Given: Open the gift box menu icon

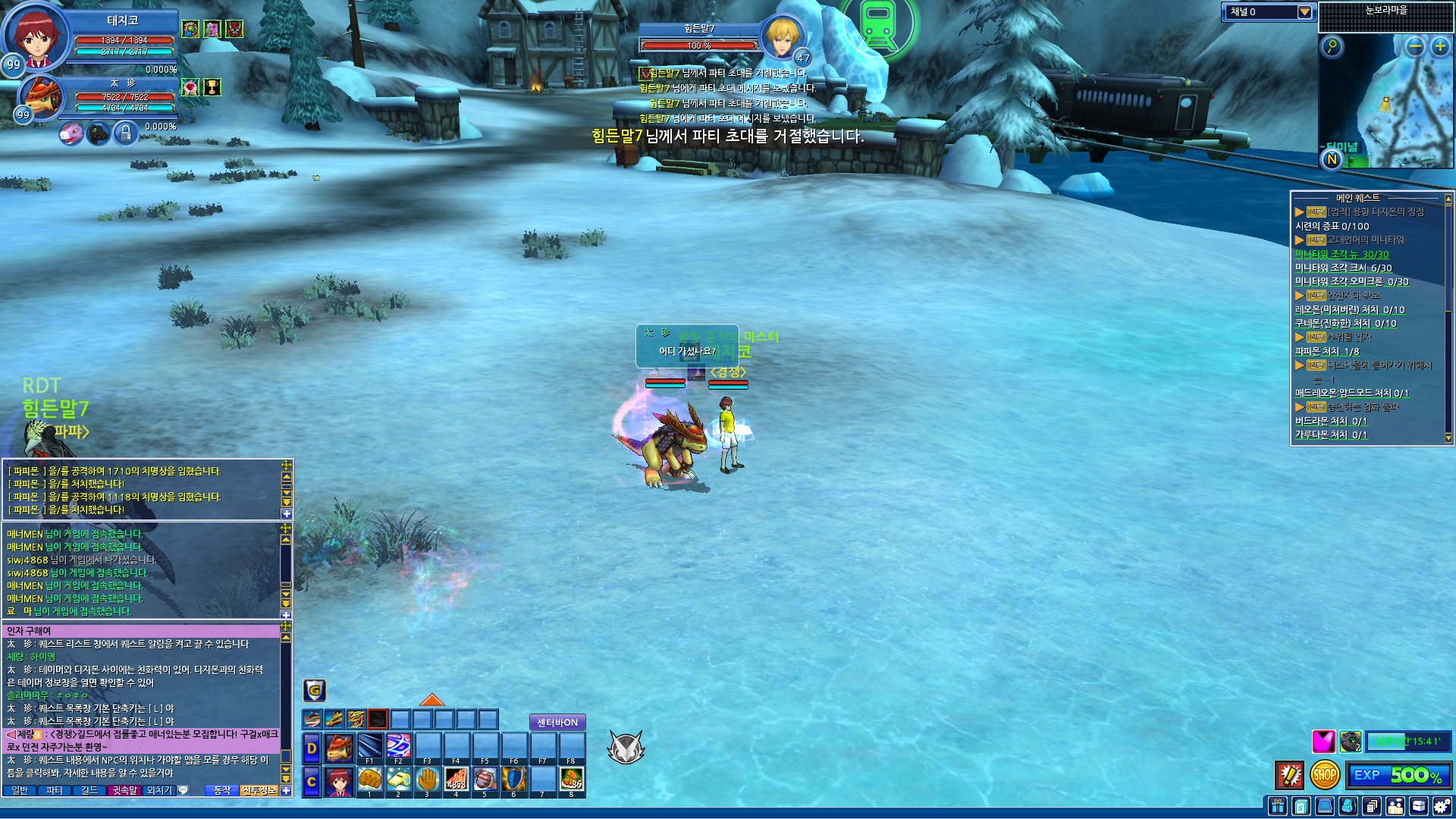Looking at the screenshot, I should click(1278, 806).
